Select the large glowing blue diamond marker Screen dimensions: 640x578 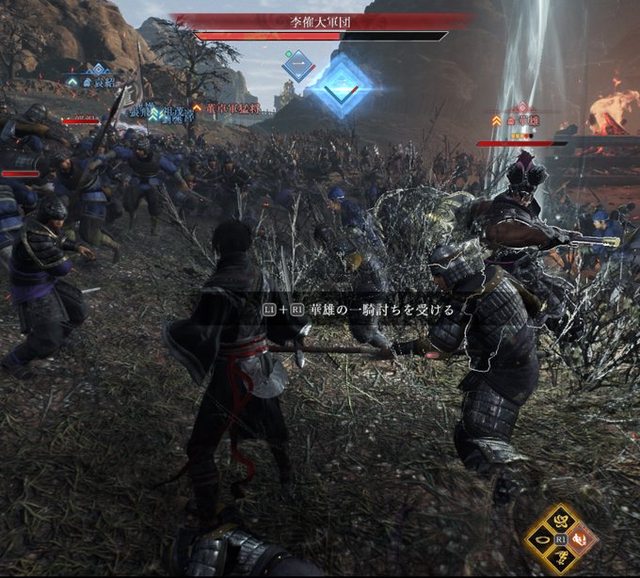point(341,88)
